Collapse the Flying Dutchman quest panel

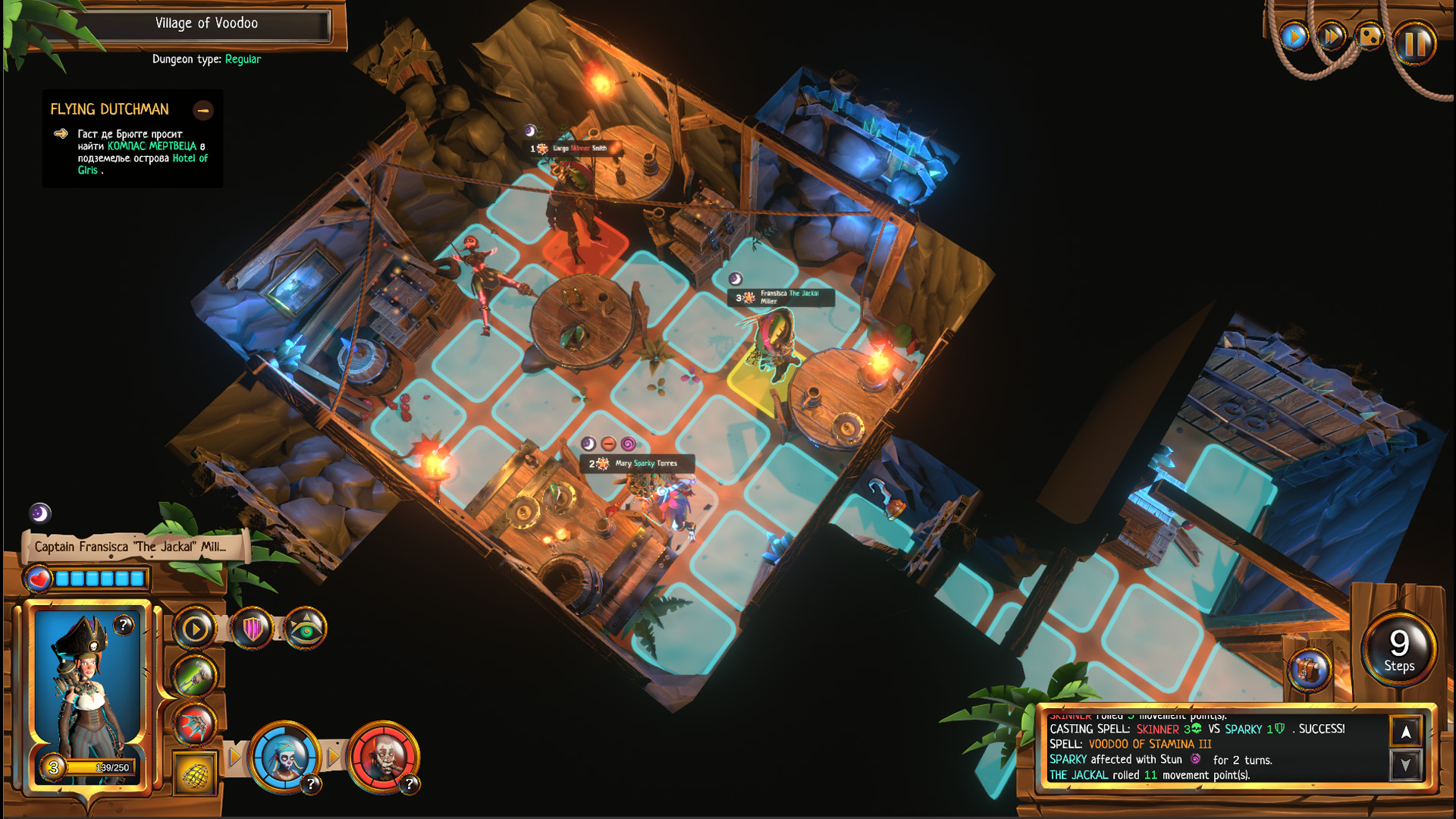(x=204, y=111)
